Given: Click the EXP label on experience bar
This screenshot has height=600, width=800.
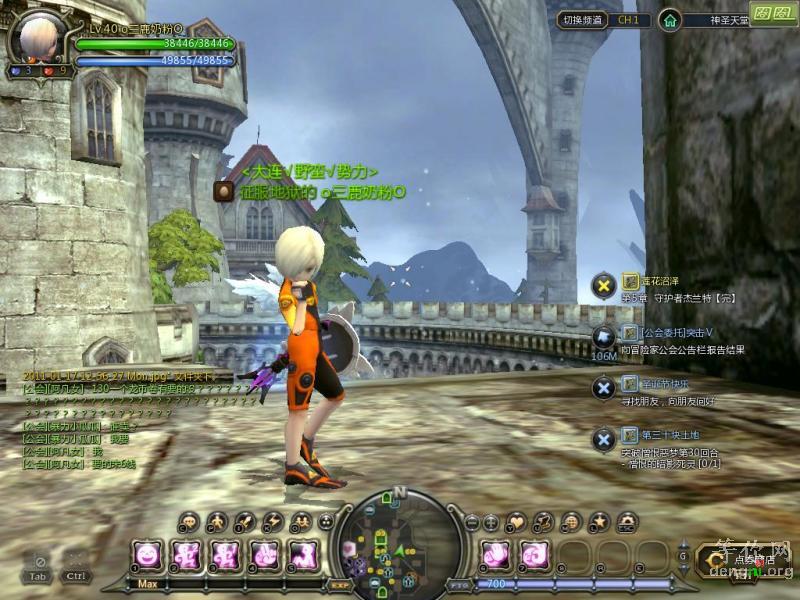Looking at the screenshot, I should [x=339, y=584].
